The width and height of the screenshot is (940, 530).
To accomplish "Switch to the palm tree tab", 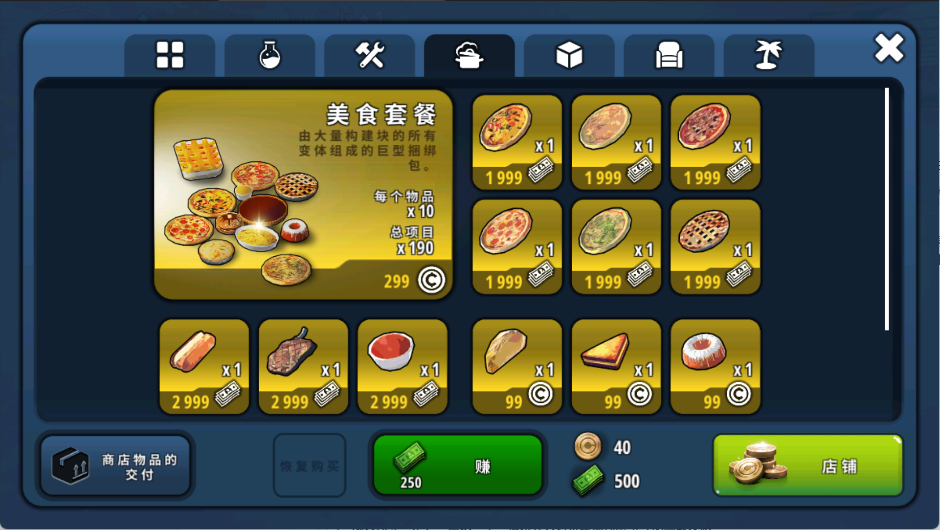I will [x=768, y=56].
